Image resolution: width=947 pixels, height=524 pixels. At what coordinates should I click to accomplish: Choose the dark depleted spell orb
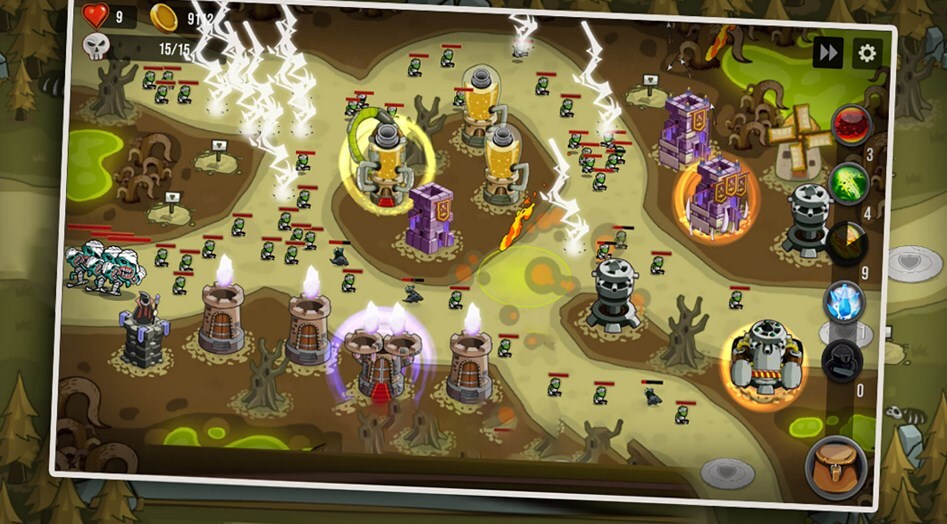click(841, 360)
